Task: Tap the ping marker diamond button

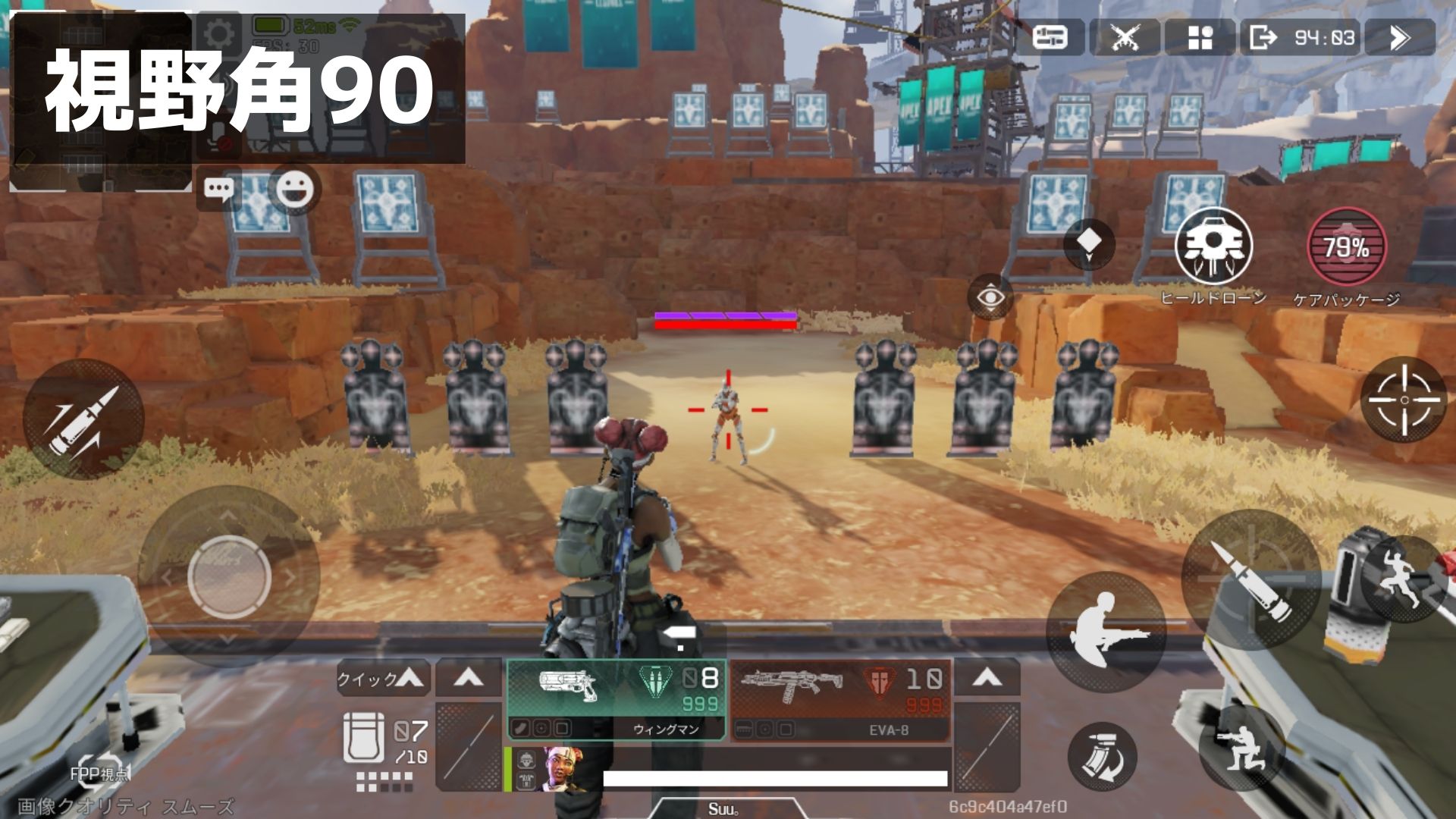Action: 1089,244
